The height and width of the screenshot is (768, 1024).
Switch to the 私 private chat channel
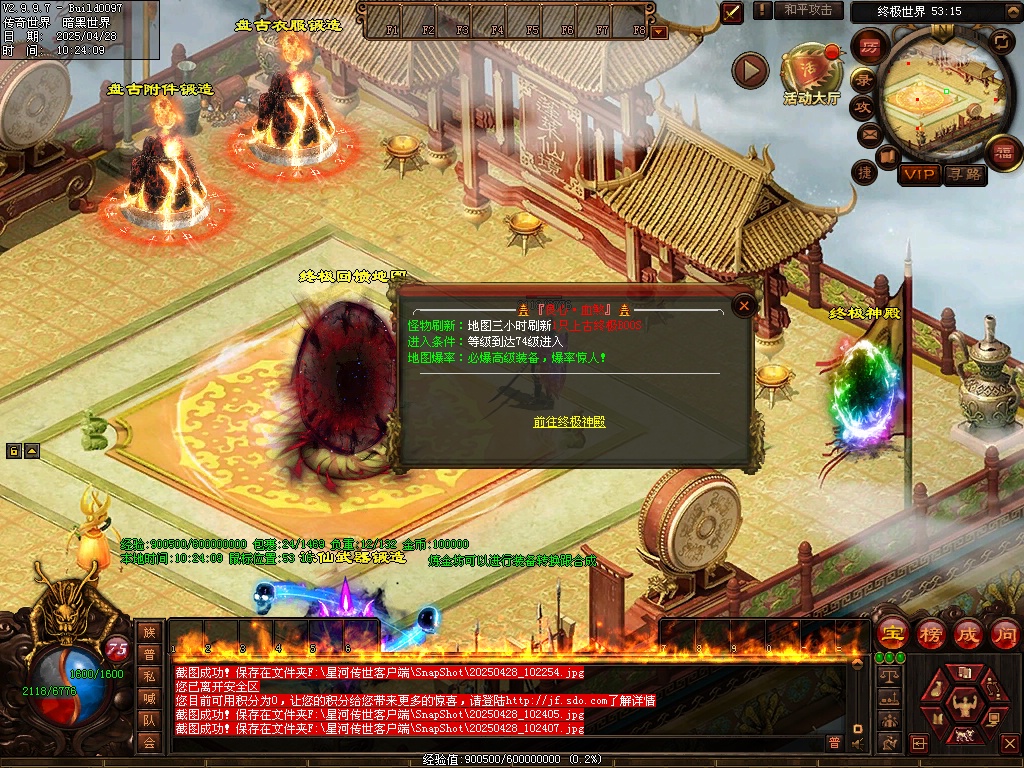[149, 675]
